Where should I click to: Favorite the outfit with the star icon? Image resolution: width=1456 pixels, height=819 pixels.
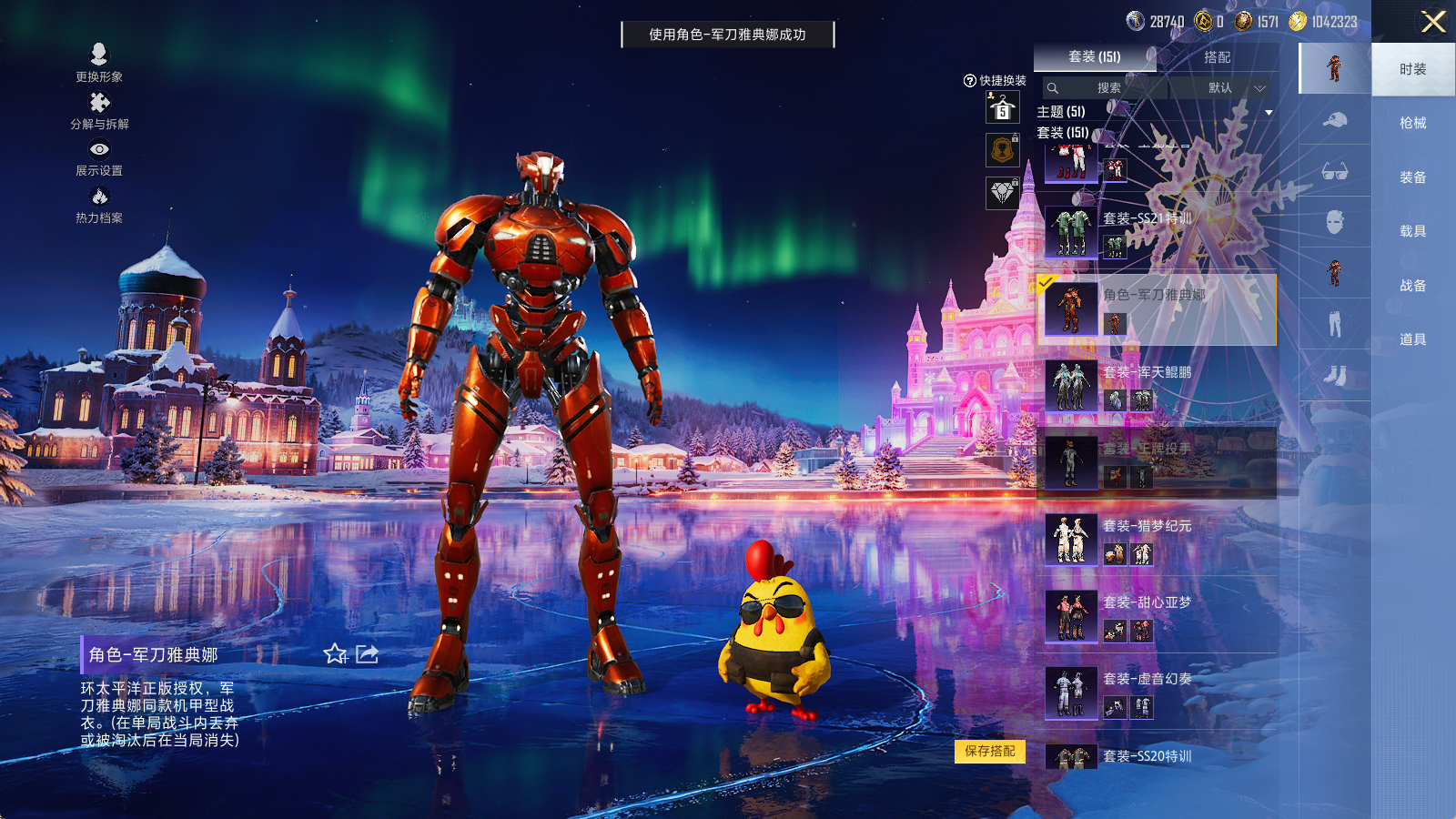click(x=335, y=654)
